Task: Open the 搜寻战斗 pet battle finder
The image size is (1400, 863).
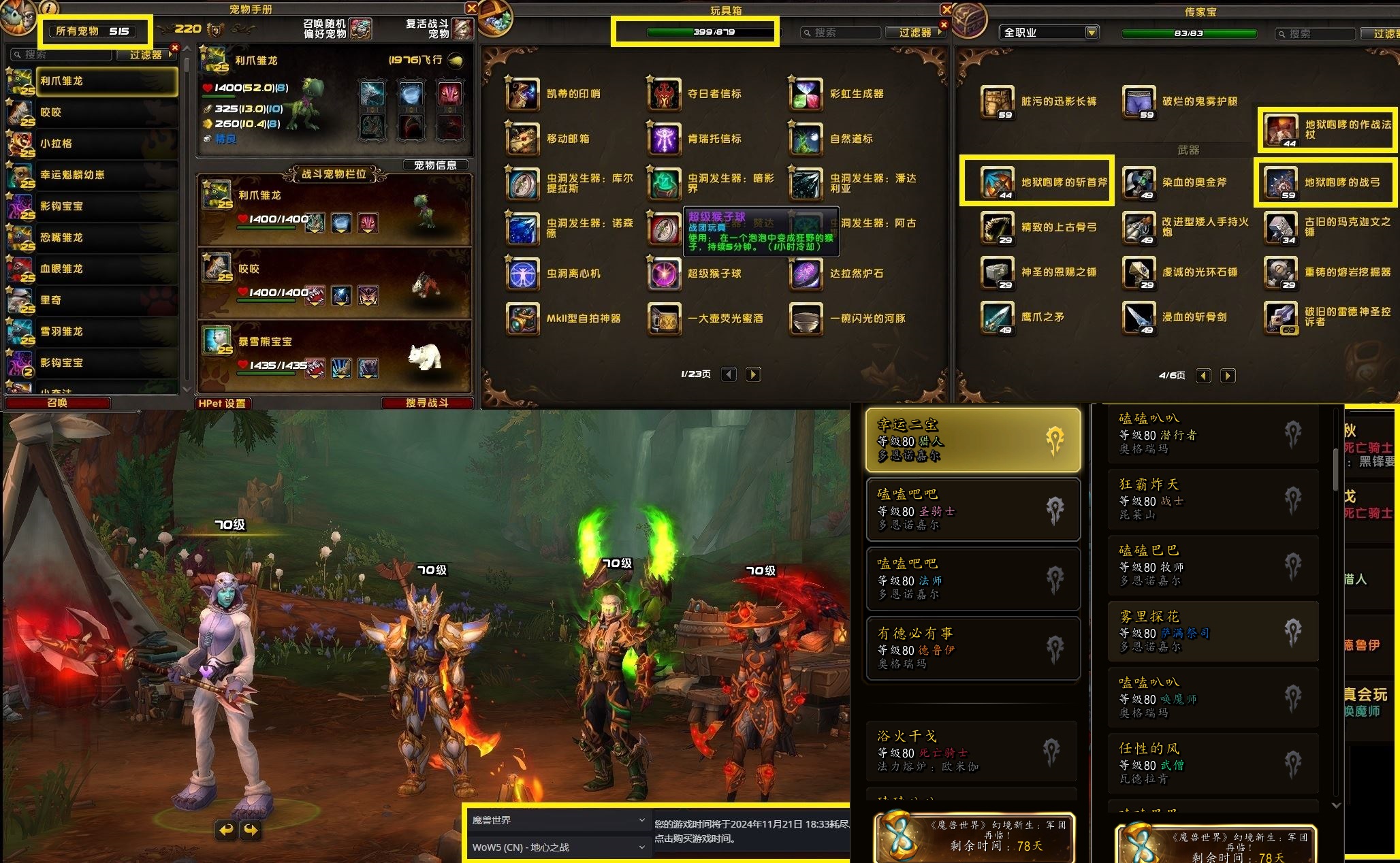Action: pyautogui.click(x=427, y=403)
